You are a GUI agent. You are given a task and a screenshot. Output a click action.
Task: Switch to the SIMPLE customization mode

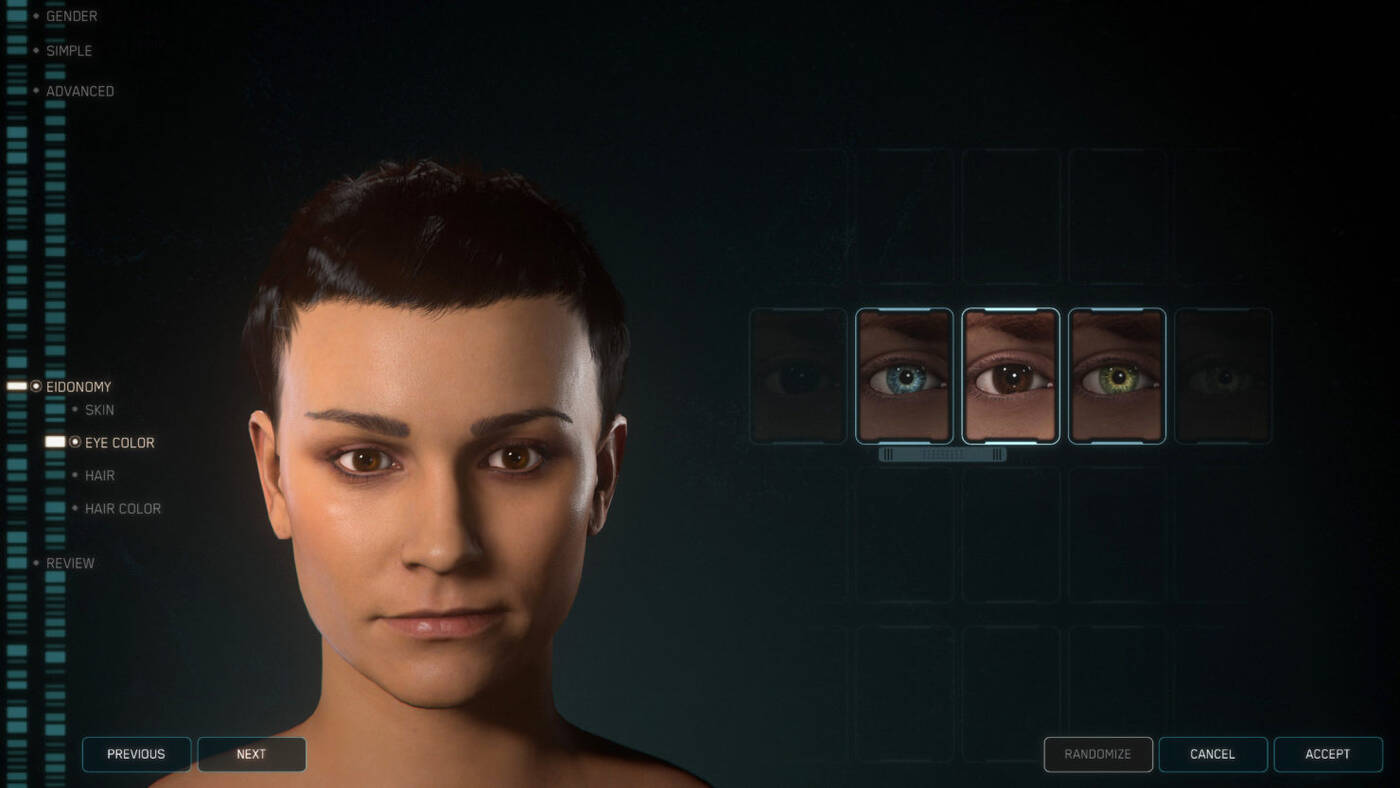(68, 50)
